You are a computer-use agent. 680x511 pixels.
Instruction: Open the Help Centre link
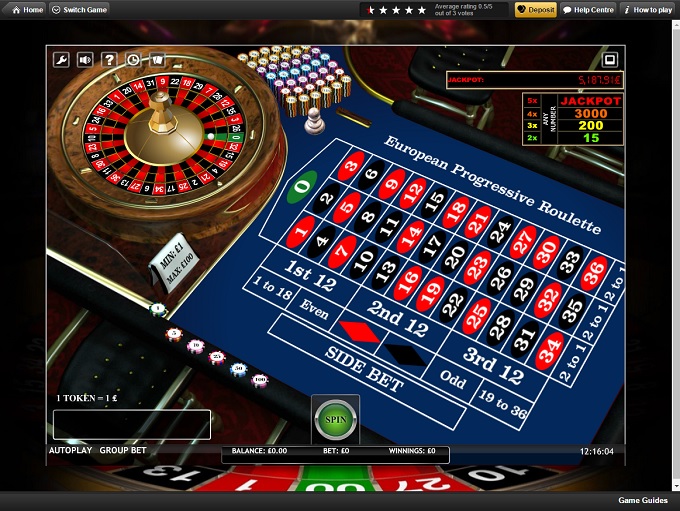[588, 10]
